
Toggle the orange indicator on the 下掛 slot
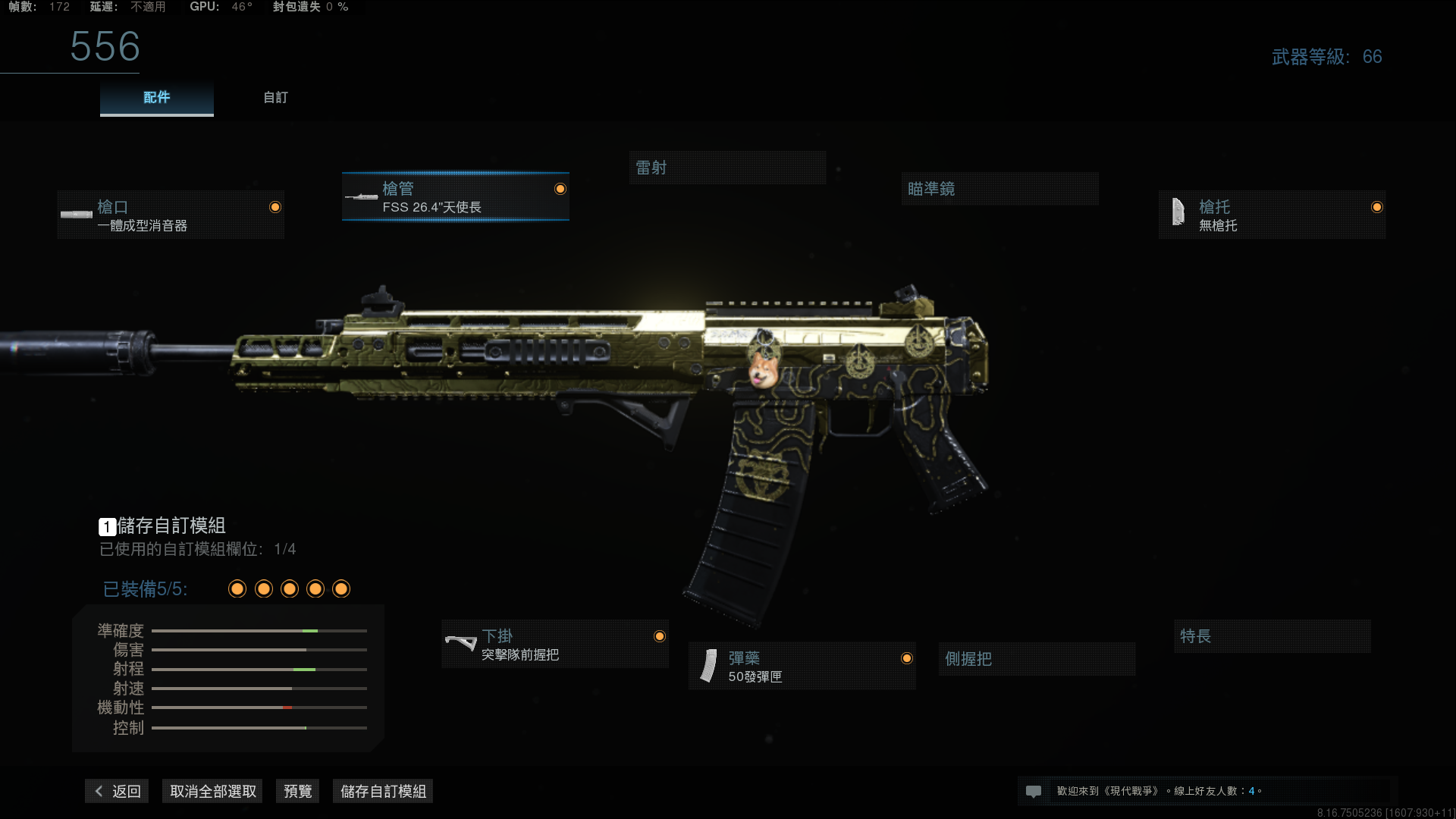[659, 638]
